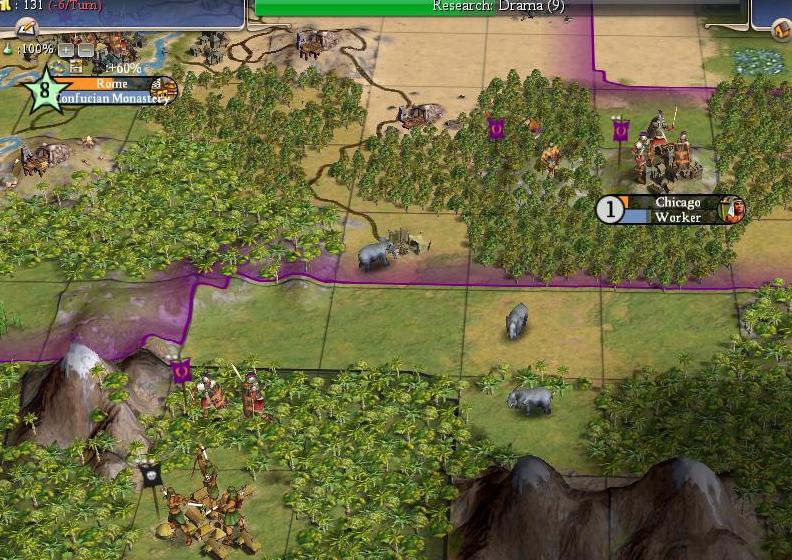Screen dimensions: 792x560
Task: Increase the research rate with plus button
Action: click(66, 50)
